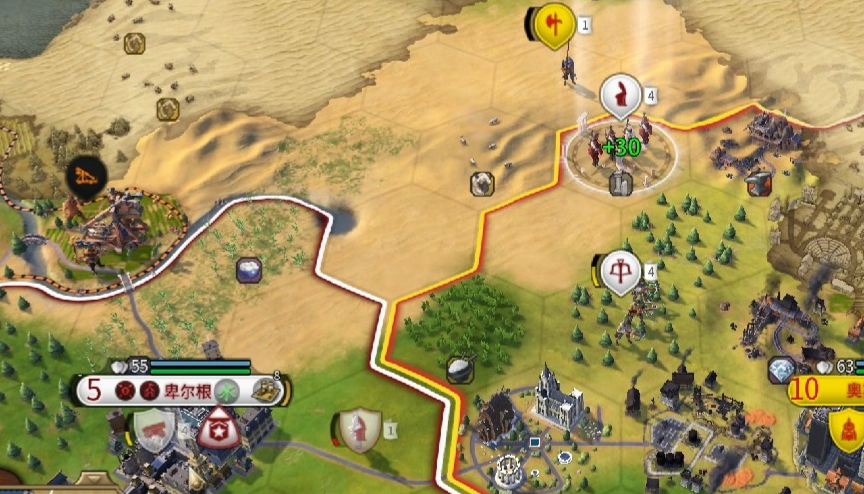Click 卑尔根's production icon on the banner
Image resolution: width=864 pixels, height=494 pixels.
(265, 391)
